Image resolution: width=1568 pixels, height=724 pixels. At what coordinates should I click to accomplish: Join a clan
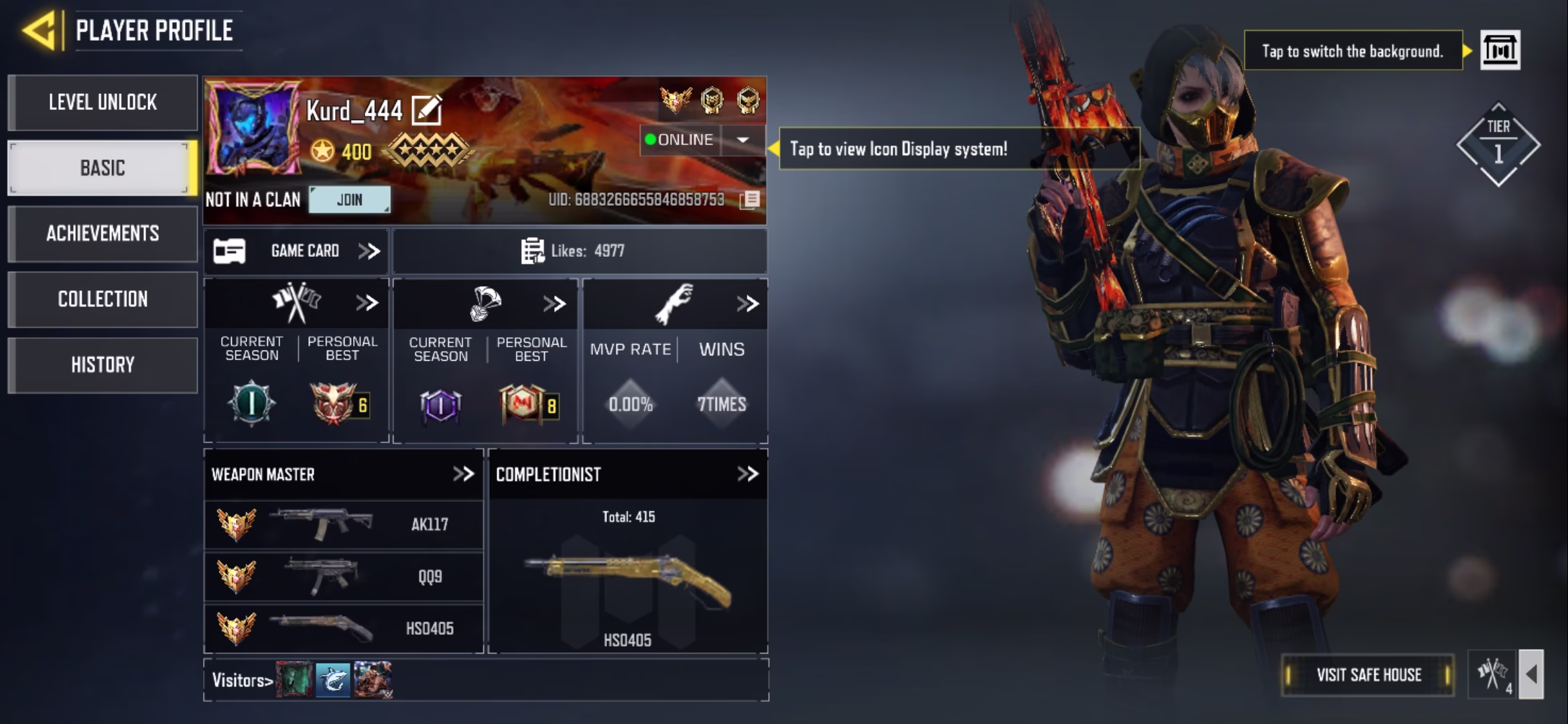tap(349, 200)
